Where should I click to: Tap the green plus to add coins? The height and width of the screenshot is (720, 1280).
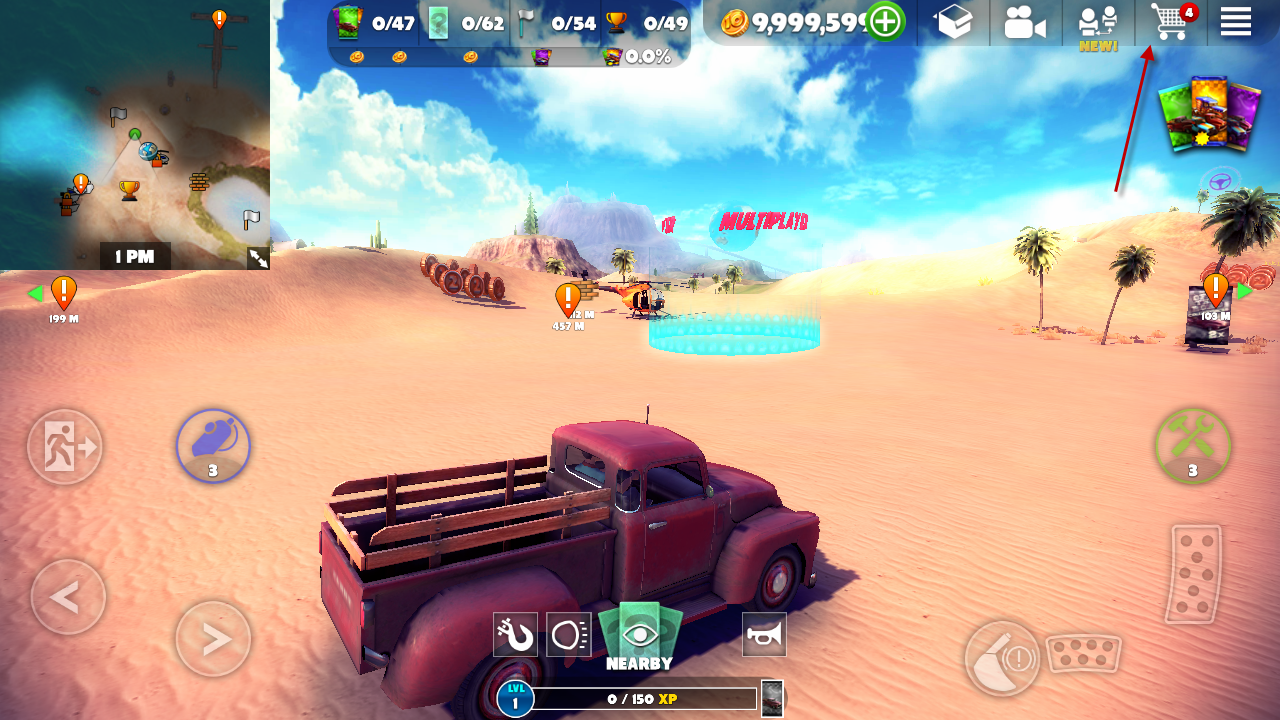pyautogui.click(x=885, y=21)
